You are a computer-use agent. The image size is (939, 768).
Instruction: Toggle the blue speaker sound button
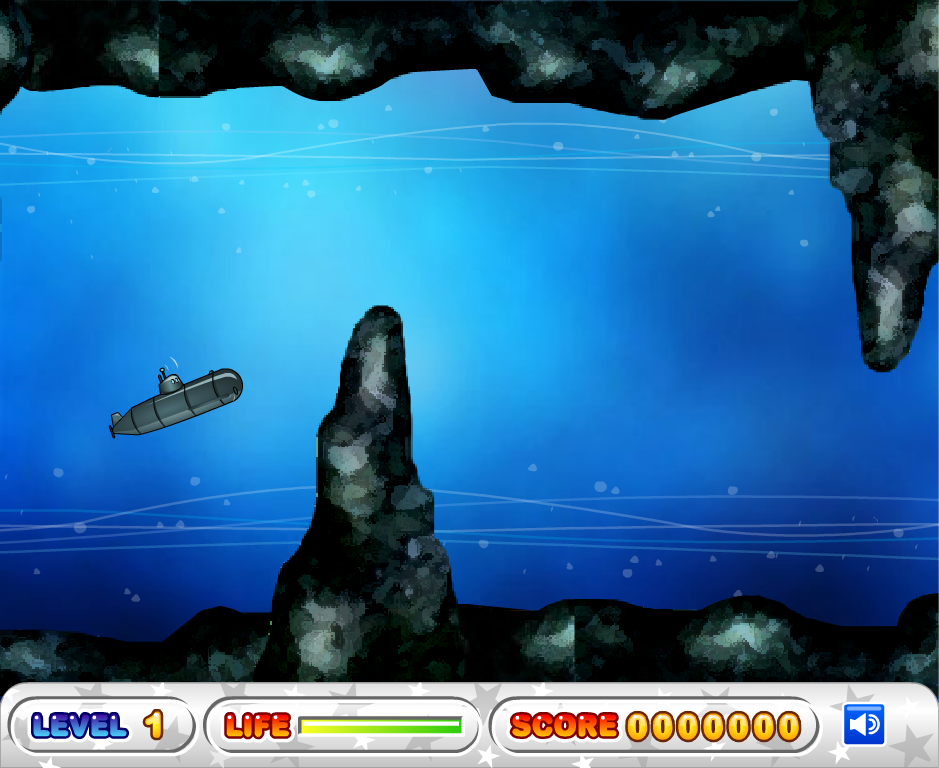point(864,725)
